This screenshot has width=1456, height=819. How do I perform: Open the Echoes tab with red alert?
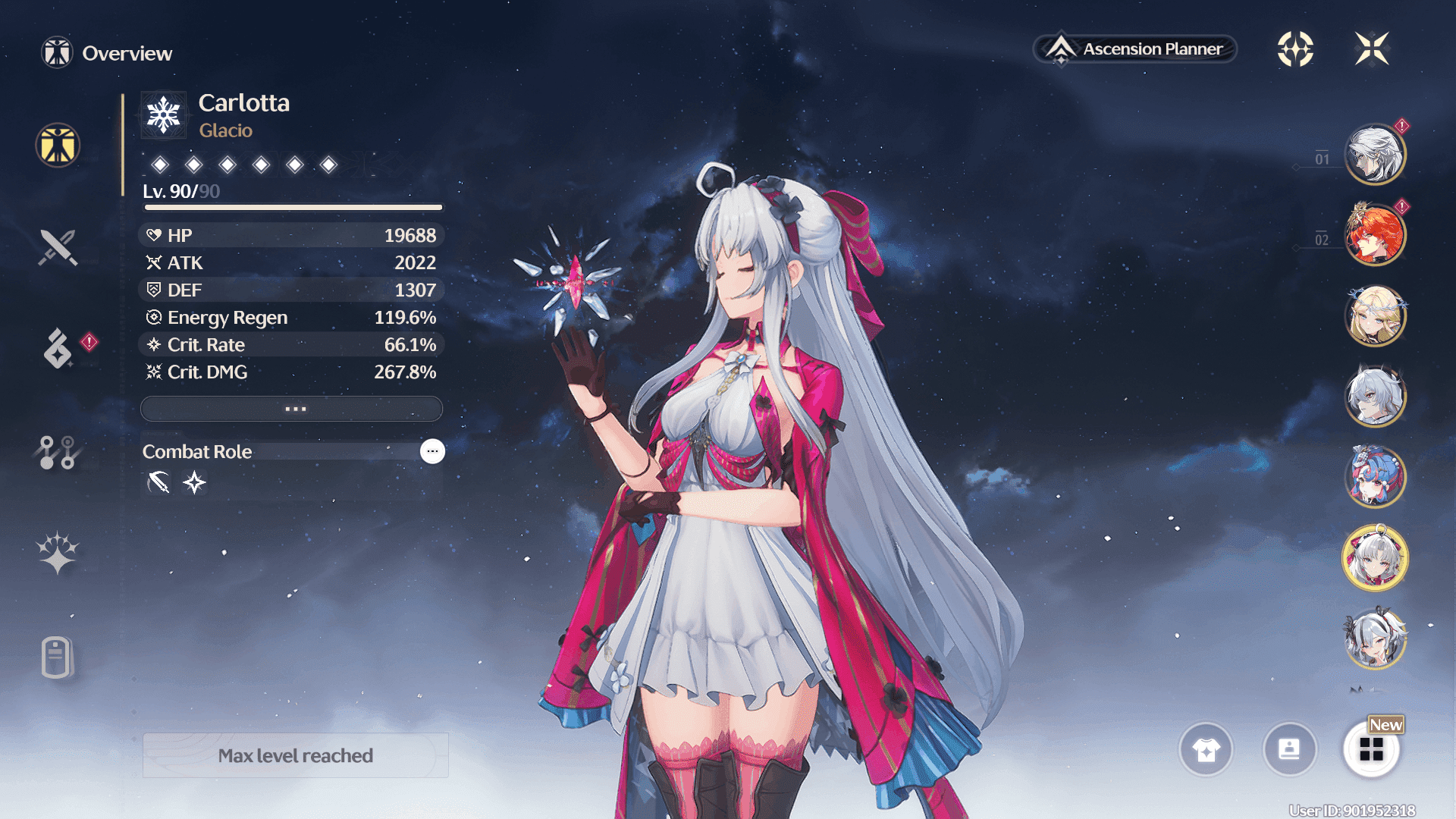58,349
